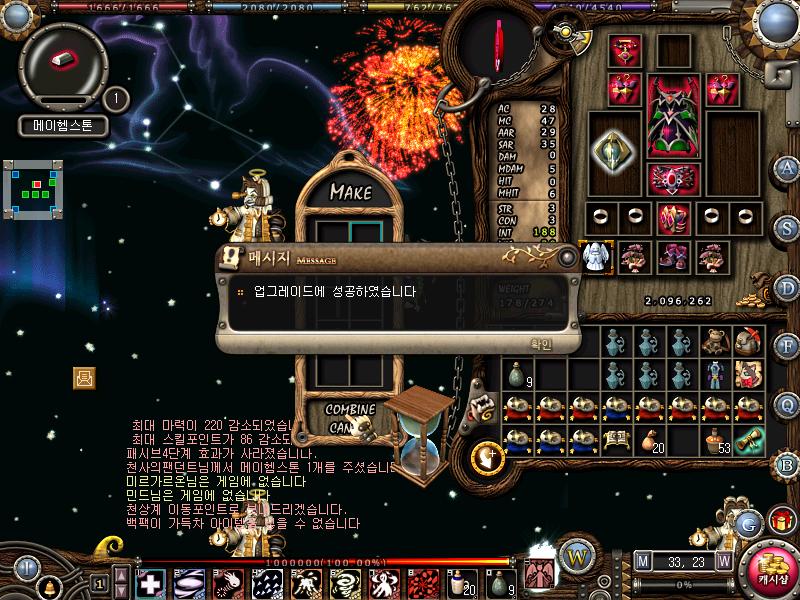Use the white cross heal skill
The image size is (800, 600).
150,582
